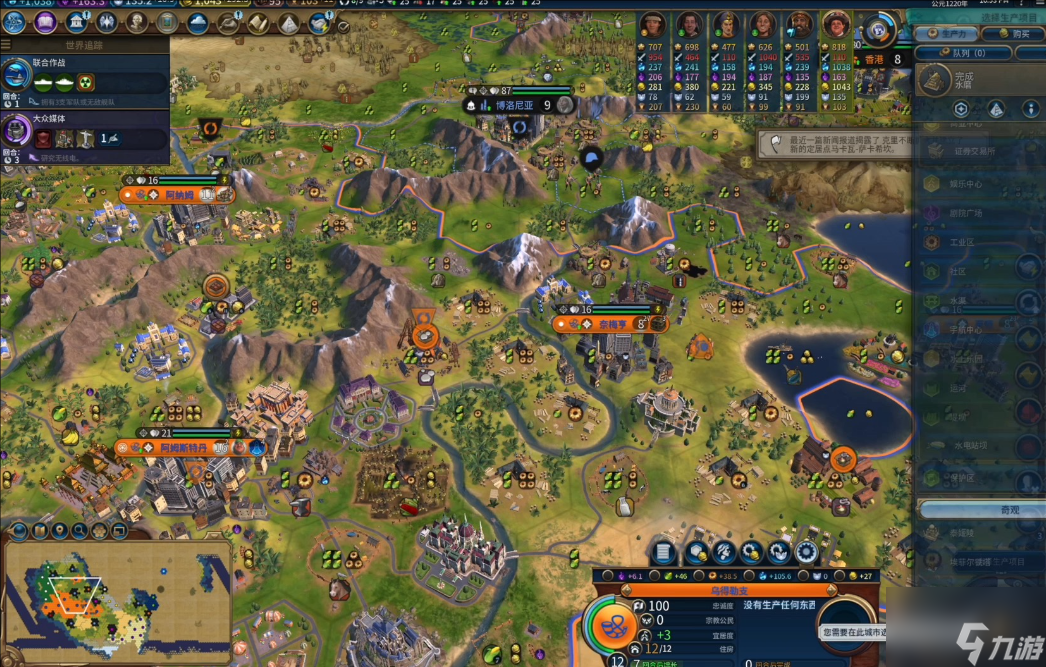Image resolution: width=1046 pixels, height=667 pixels.
Task: Open the civics tree book icon
Action: click(x=45, y=22)
